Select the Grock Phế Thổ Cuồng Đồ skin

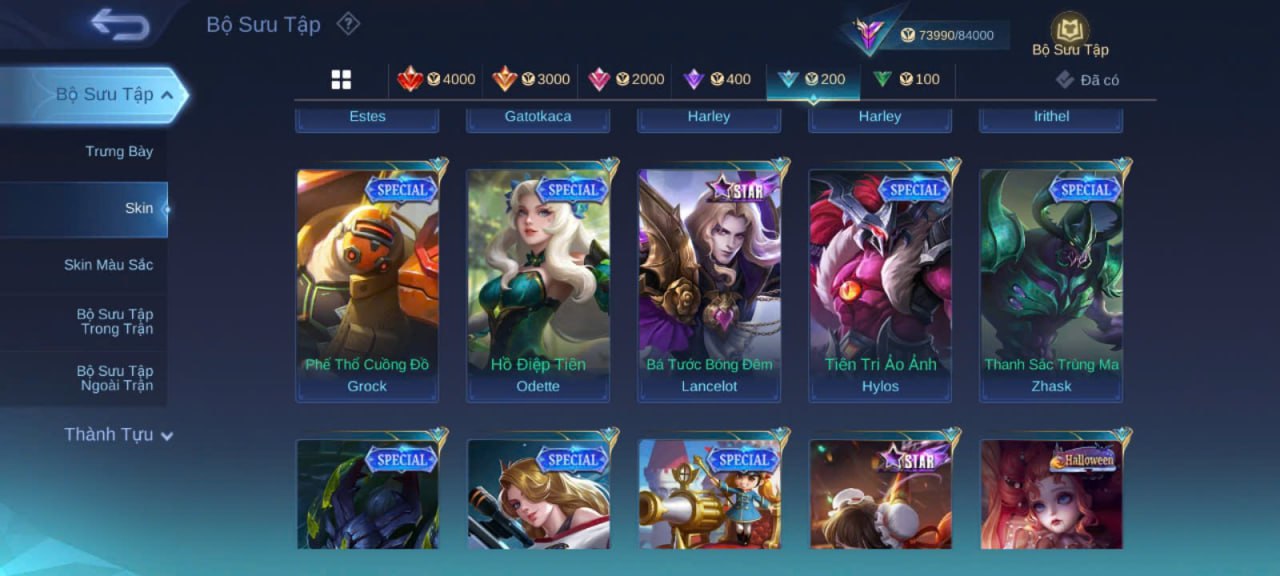367,280
